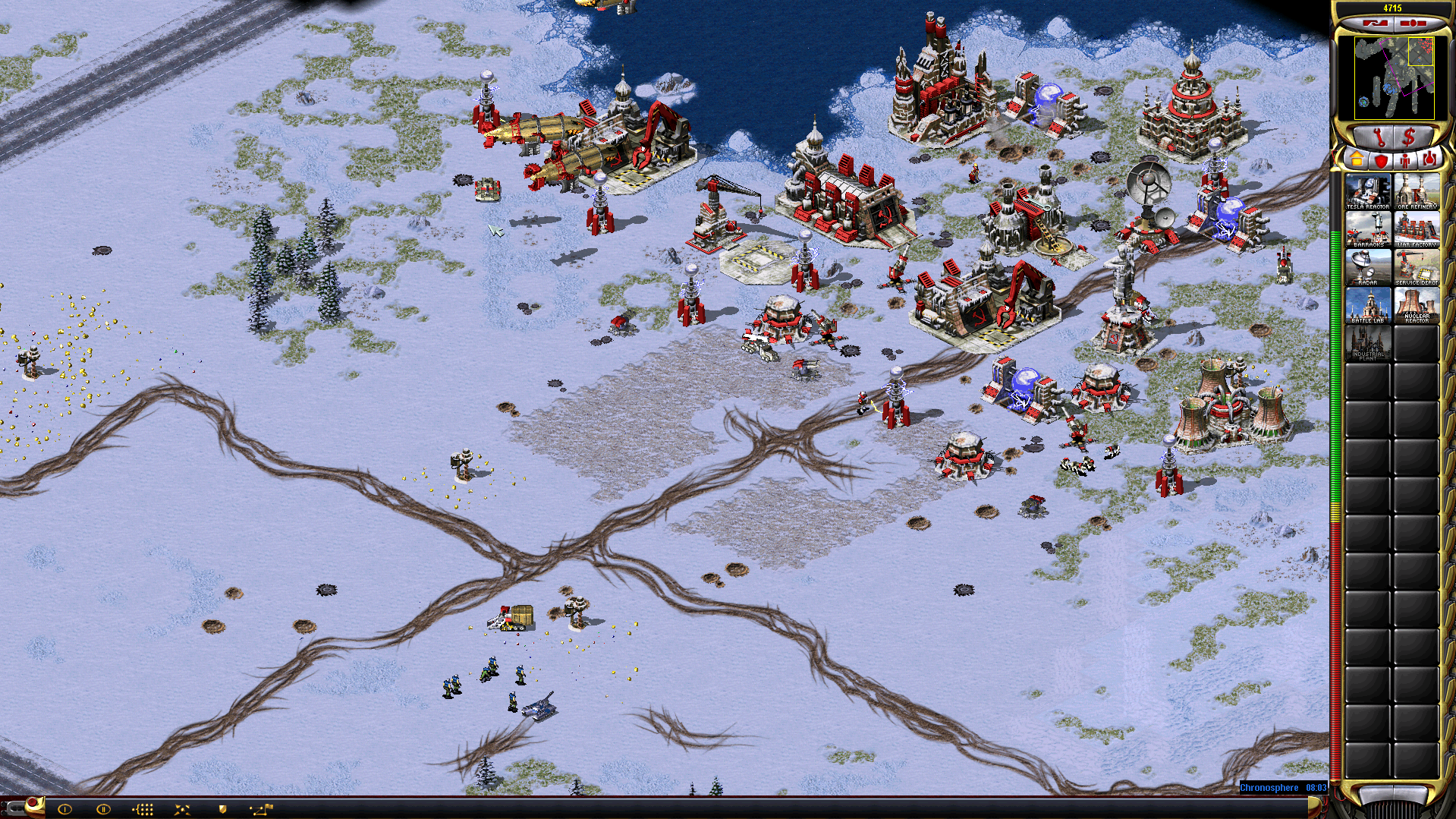
Task: Open the red shield defenses tab
Action: click(x=1381, y=160)
